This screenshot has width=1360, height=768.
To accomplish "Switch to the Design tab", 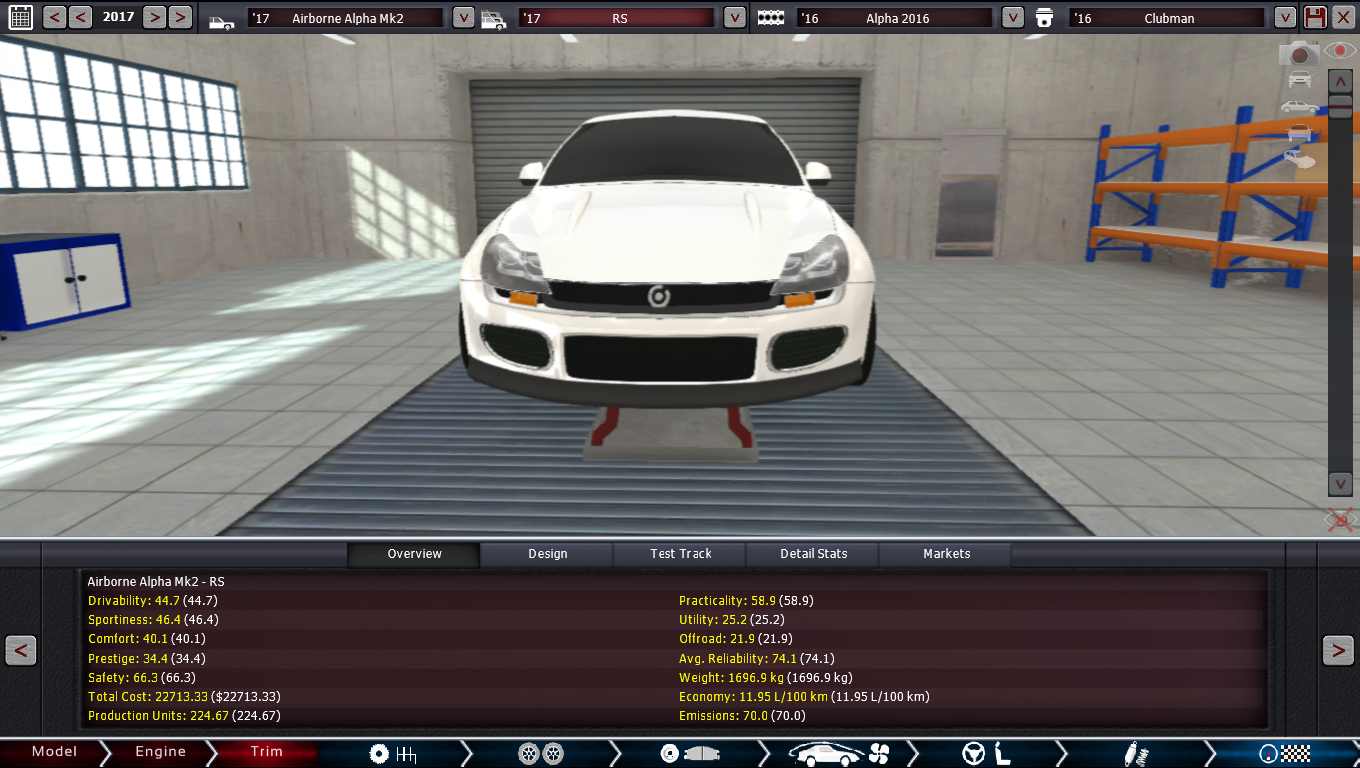I will 547,554.
